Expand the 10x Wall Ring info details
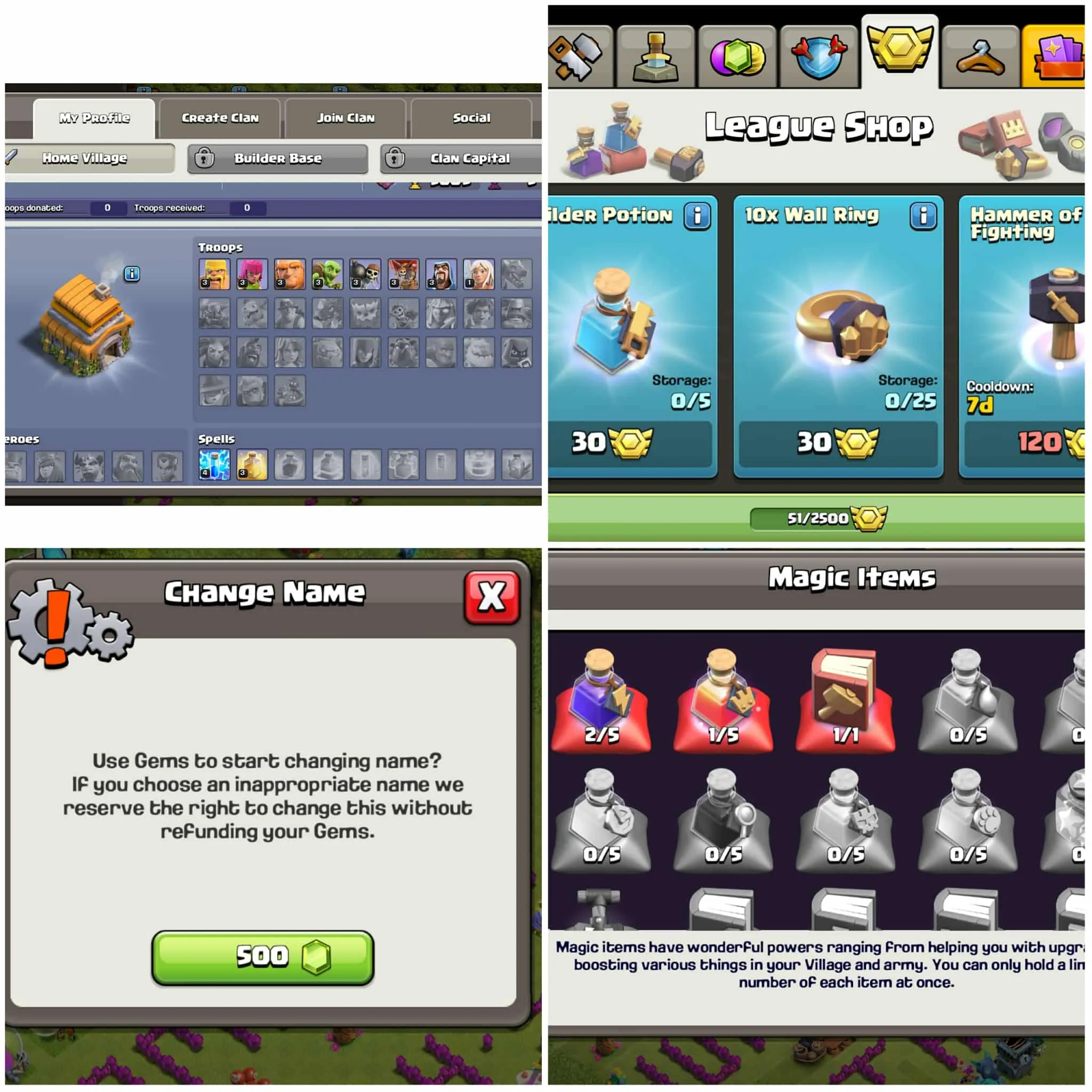The width and height of the screenshot is (1092, 1092). click(921, 218)
